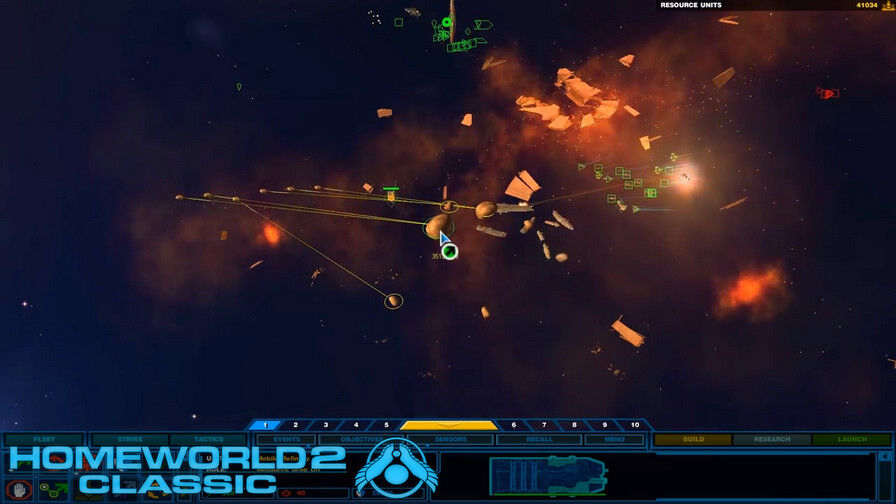The width and height of the screenshot is (896, 504).
Task: Open the Research menu
Action: pos(771,439)
